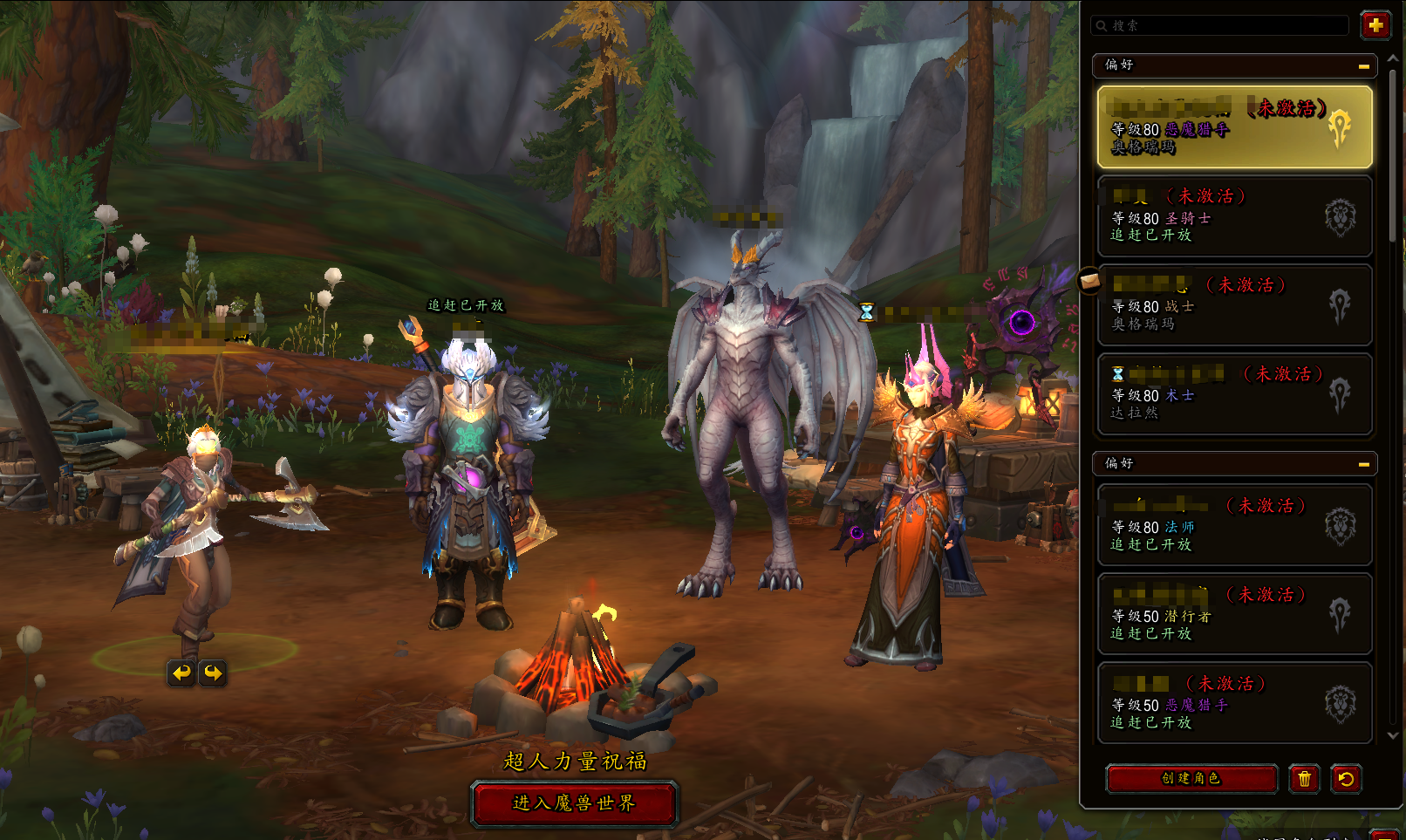Select the level 80 法师 character row

(1234, 525)
